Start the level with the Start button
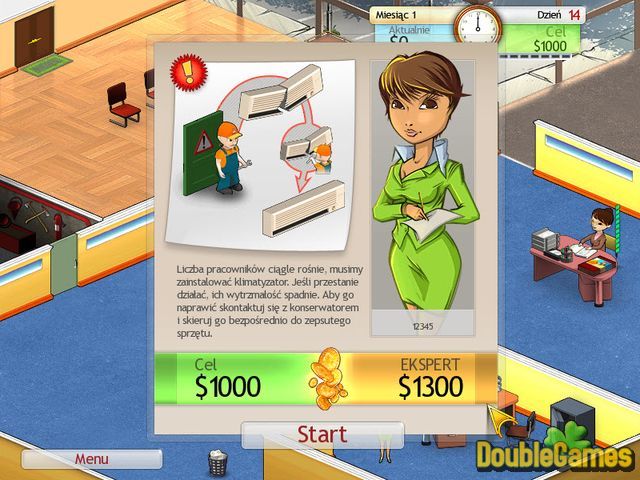Screen dimensions: 640x480 coord(322,435)
